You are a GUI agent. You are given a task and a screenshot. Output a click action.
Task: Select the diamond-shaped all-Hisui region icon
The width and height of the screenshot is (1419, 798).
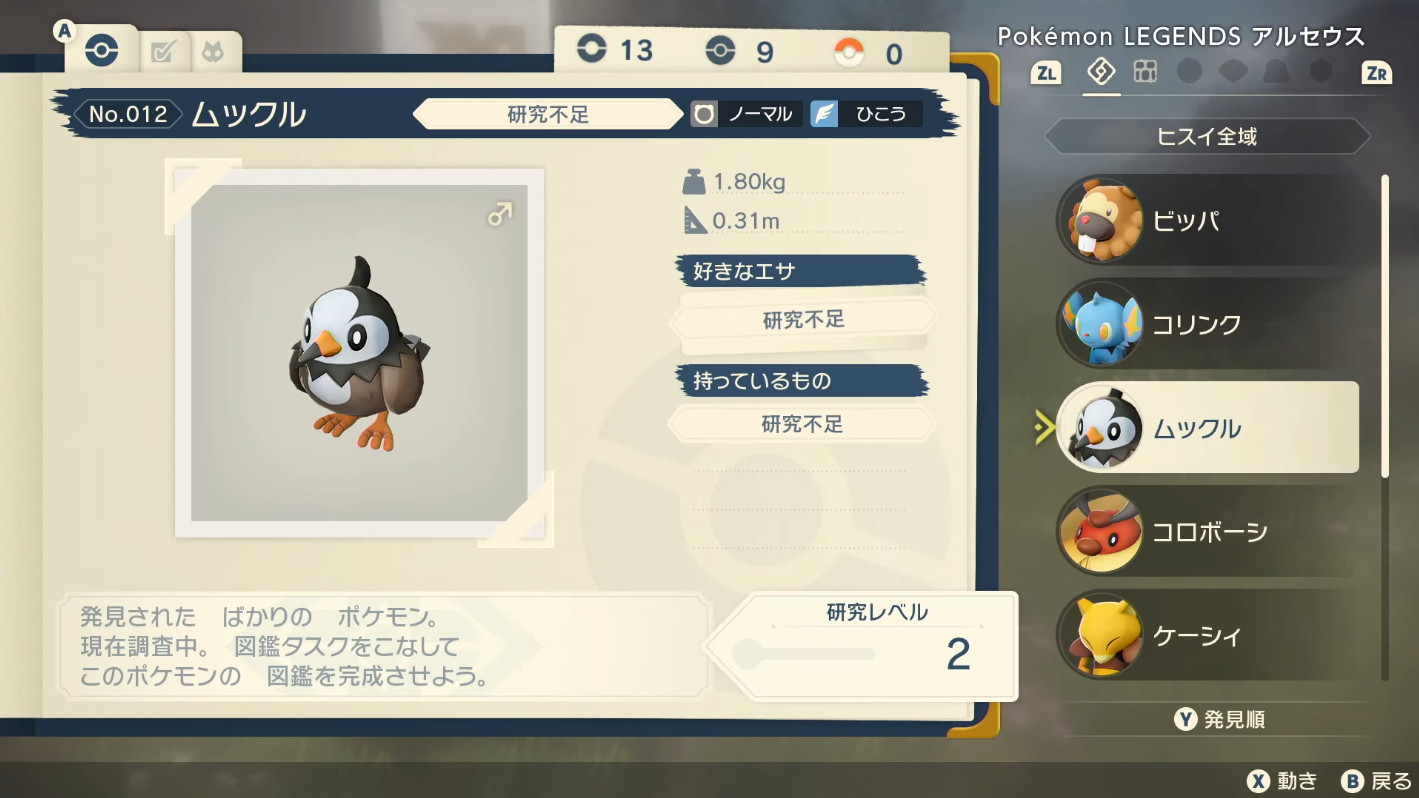tap(1101, 72)
